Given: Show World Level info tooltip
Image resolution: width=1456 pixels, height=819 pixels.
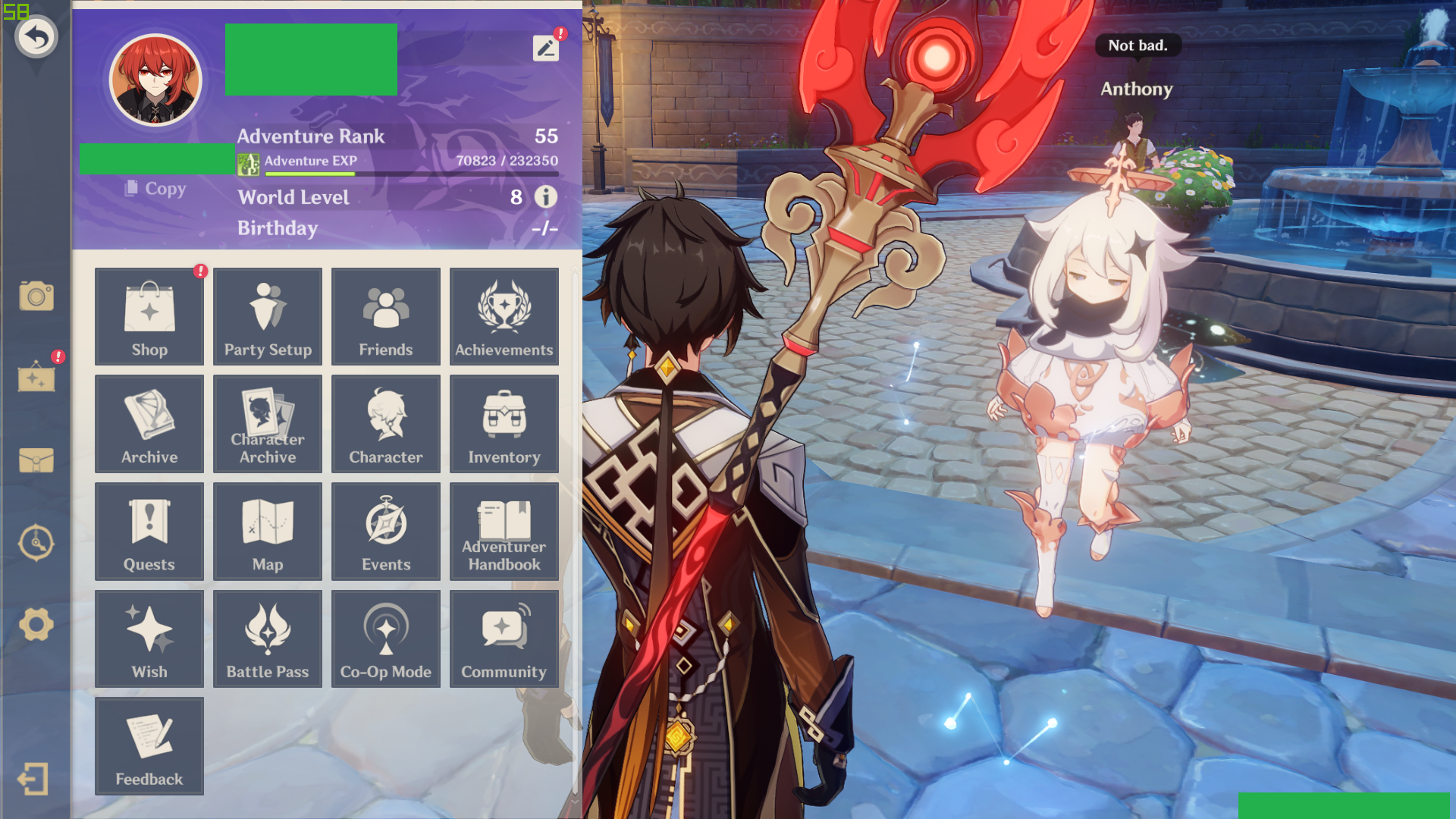Looking at the screenshot, I should pyautogui.click(x=544, y=197).
